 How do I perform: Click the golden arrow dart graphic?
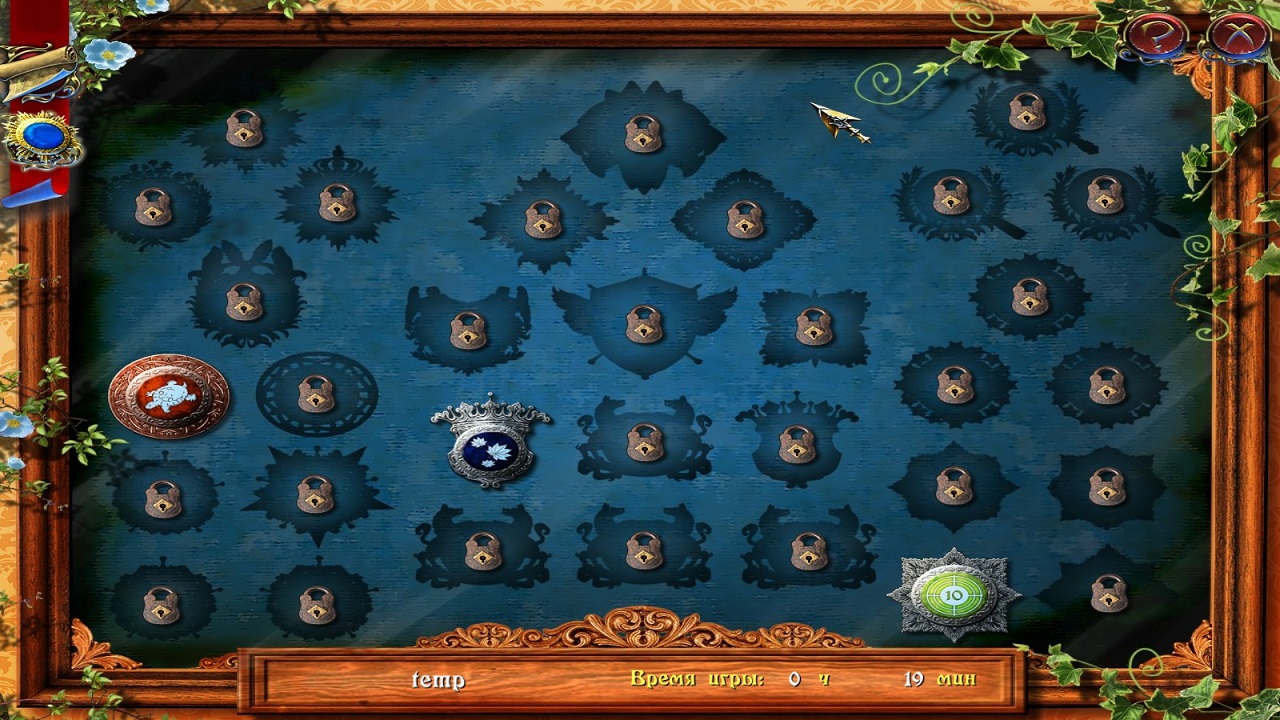[838, 120]
